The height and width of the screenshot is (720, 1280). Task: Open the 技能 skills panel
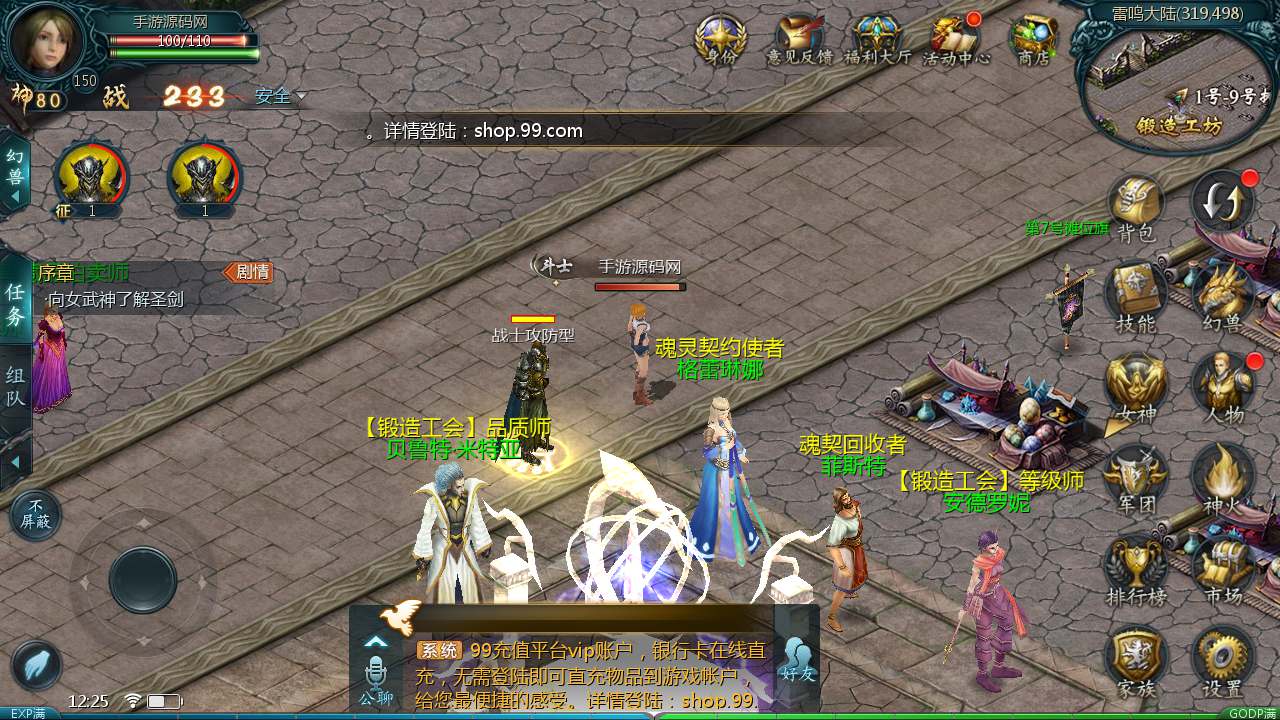click(1135, 297)
